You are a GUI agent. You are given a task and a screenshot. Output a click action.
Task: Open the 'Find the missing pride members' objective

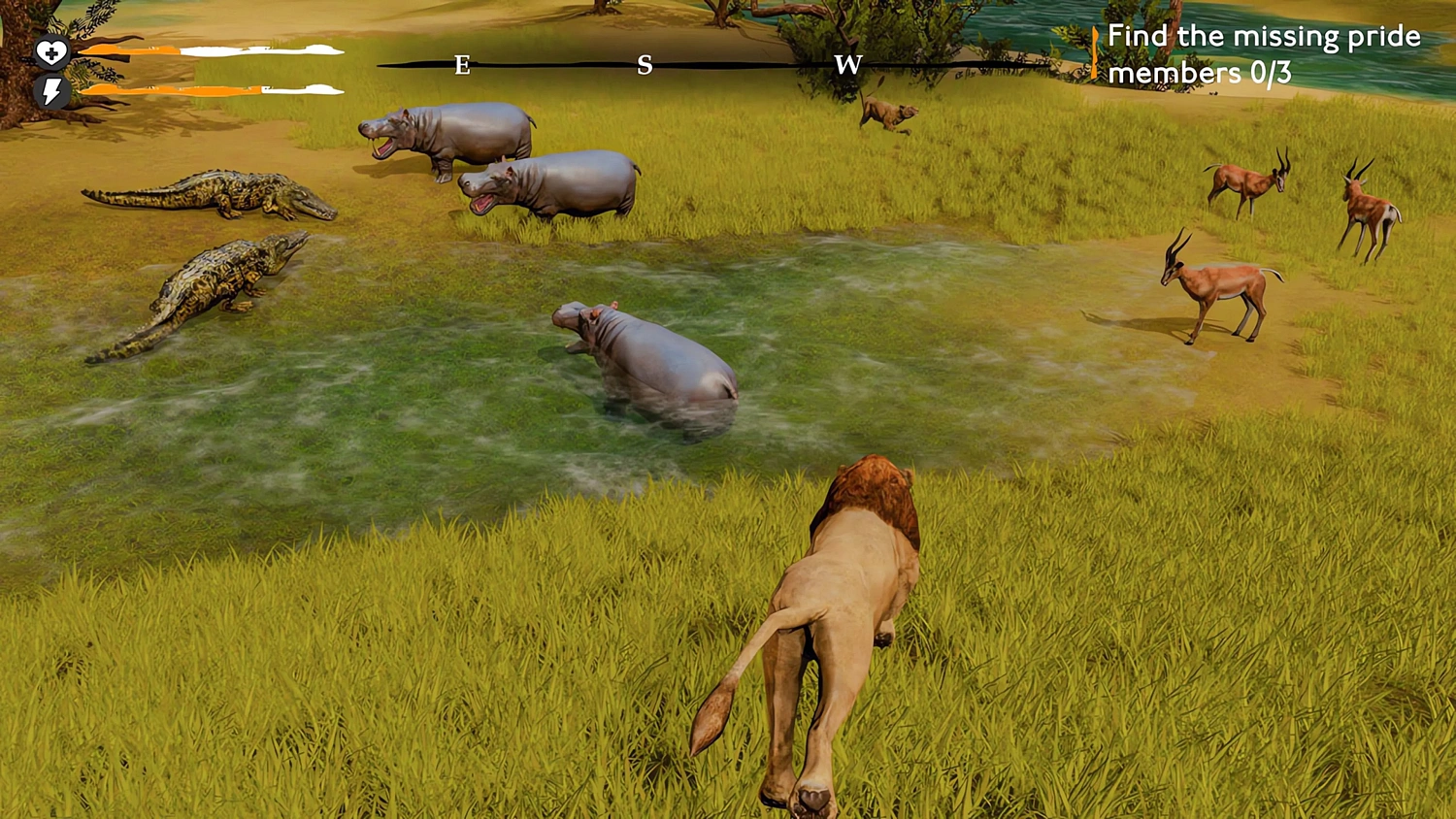[x=1262, y=53]
